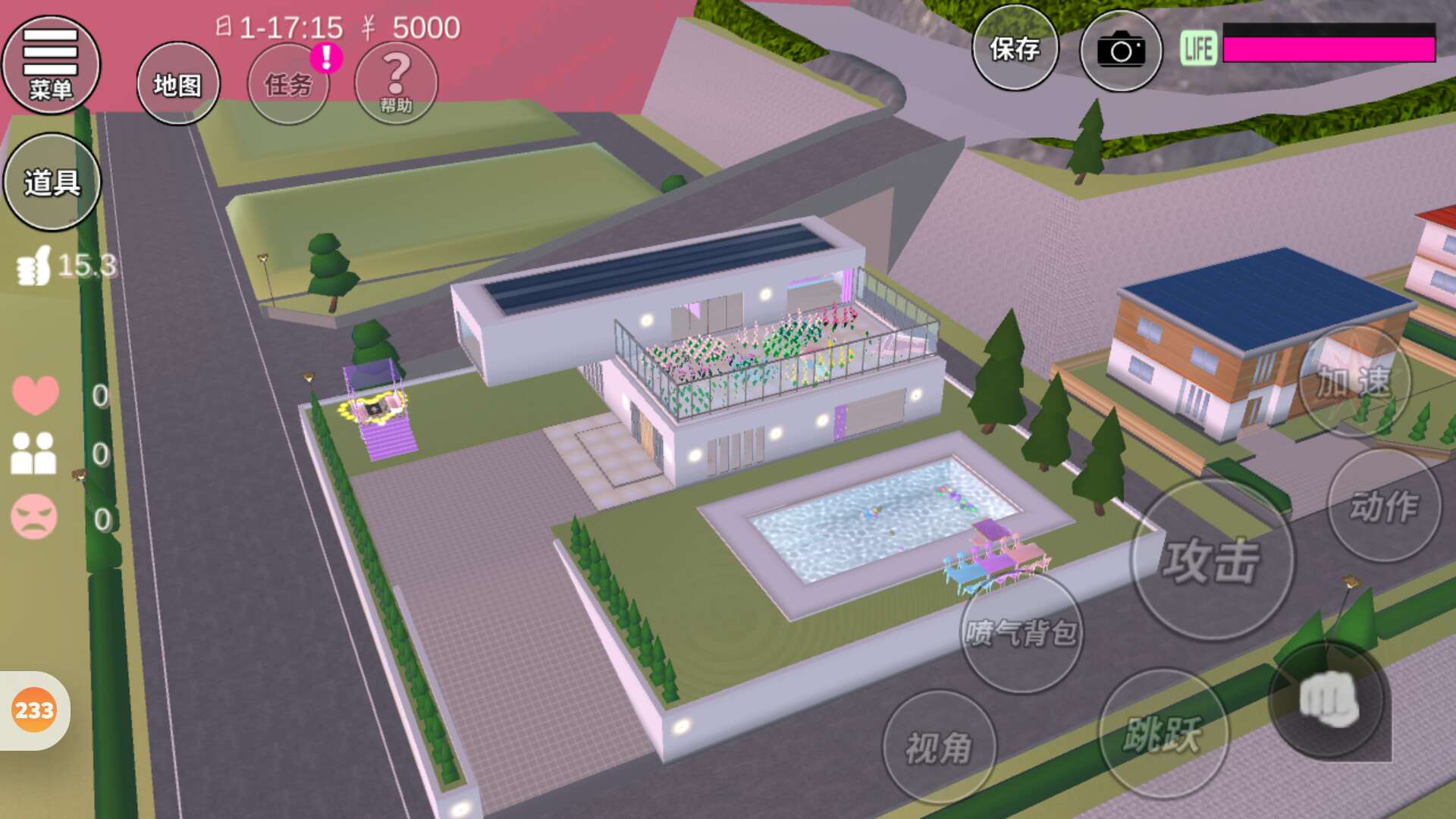Click the 保存 save button

click(x=1015, y=49)
